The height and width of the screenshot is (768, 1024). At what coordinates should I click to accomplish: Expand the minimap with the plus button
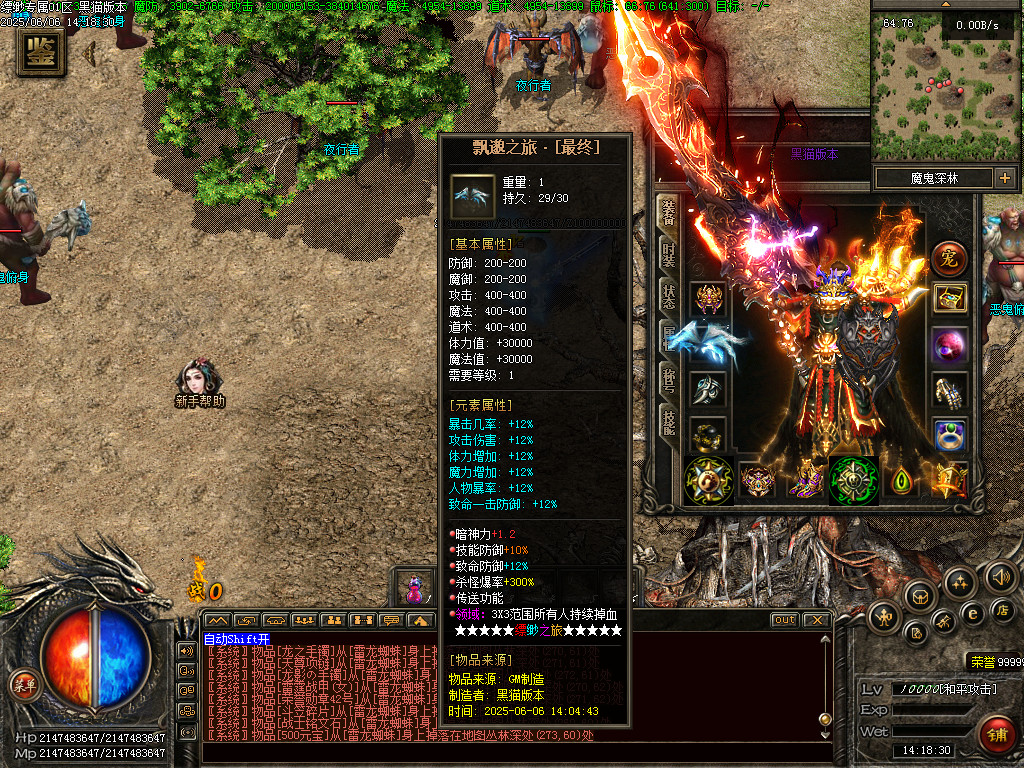click(x=1004, y=178)
